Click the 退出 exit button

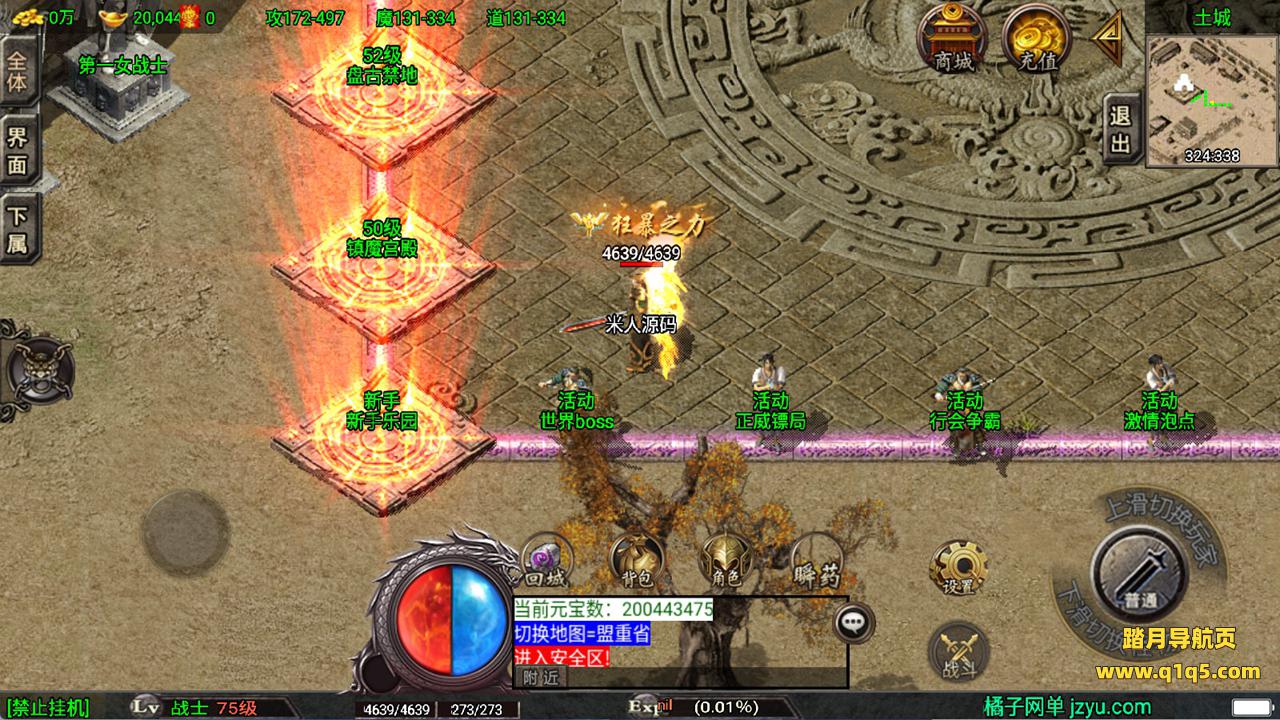coord(1121,129)
